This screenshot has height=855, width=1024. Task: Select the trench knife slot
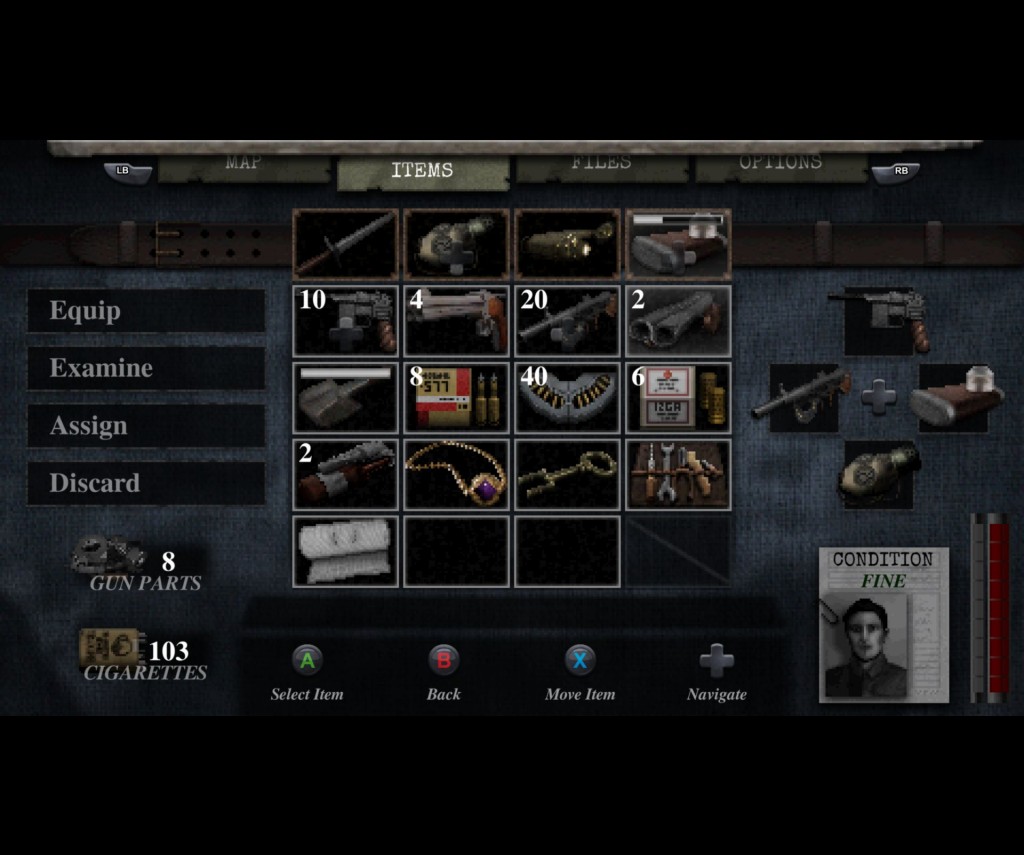click(x=346, y=244)
